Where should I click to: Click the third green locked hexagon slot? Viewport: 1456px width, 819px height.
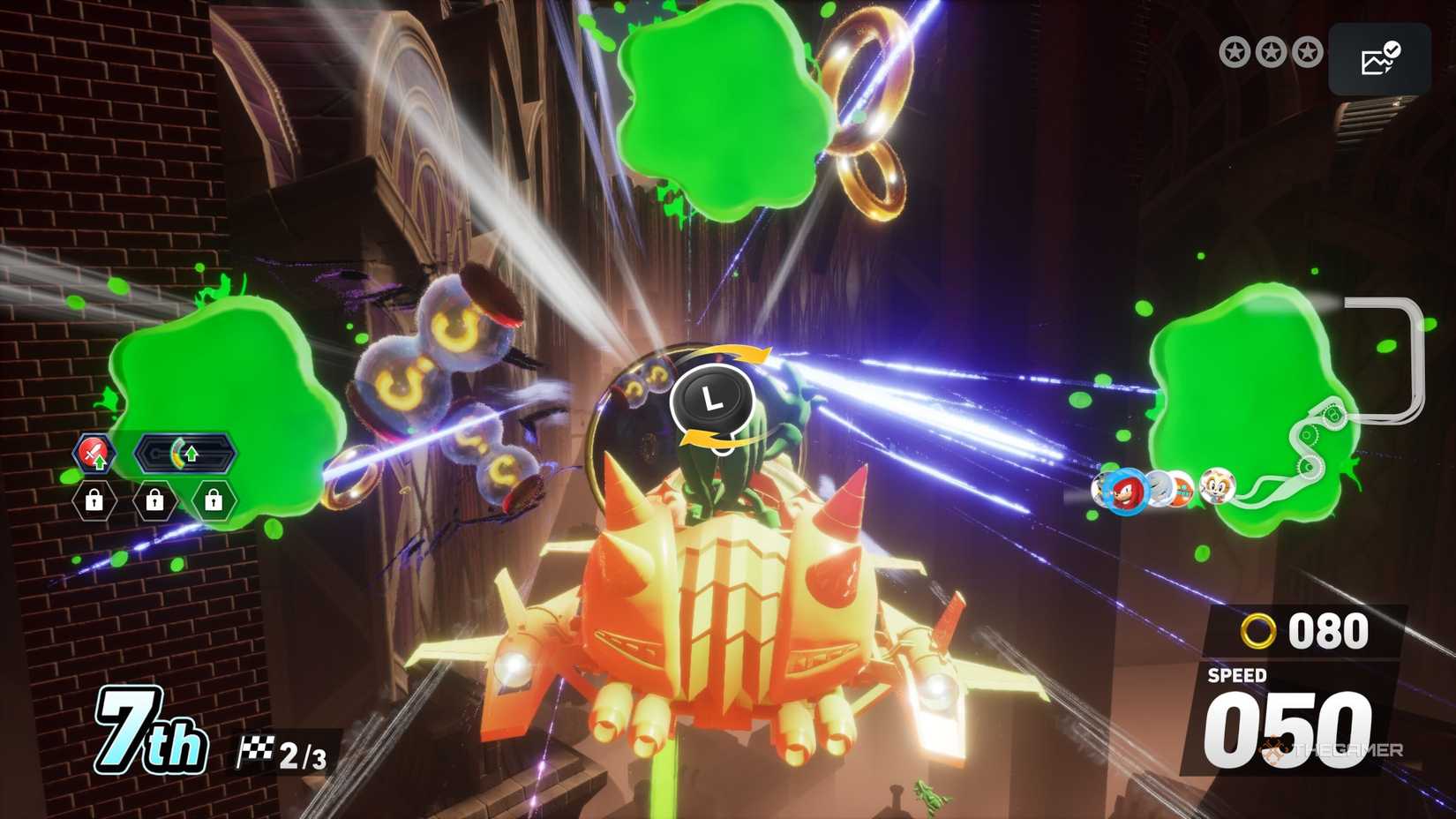pos(214,501)
